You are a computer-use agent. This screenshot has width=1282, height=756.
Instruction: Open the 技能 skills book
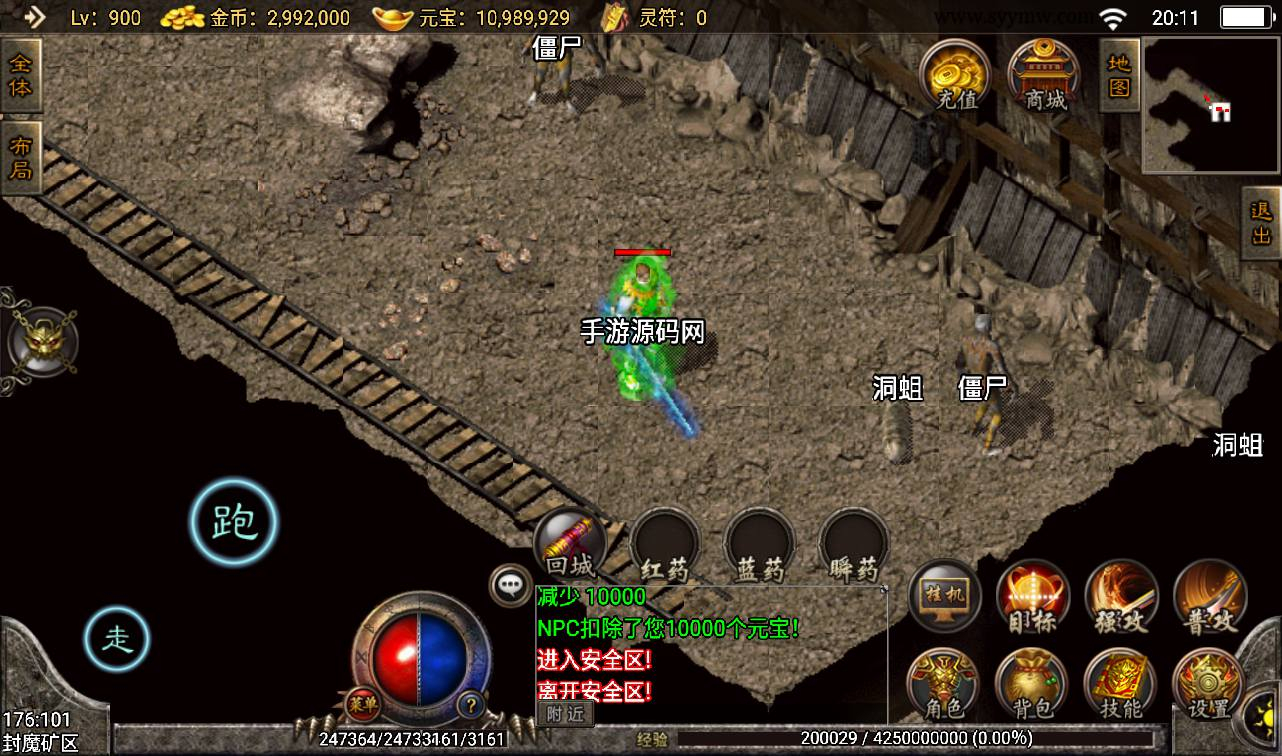(x=1119, y=685)
